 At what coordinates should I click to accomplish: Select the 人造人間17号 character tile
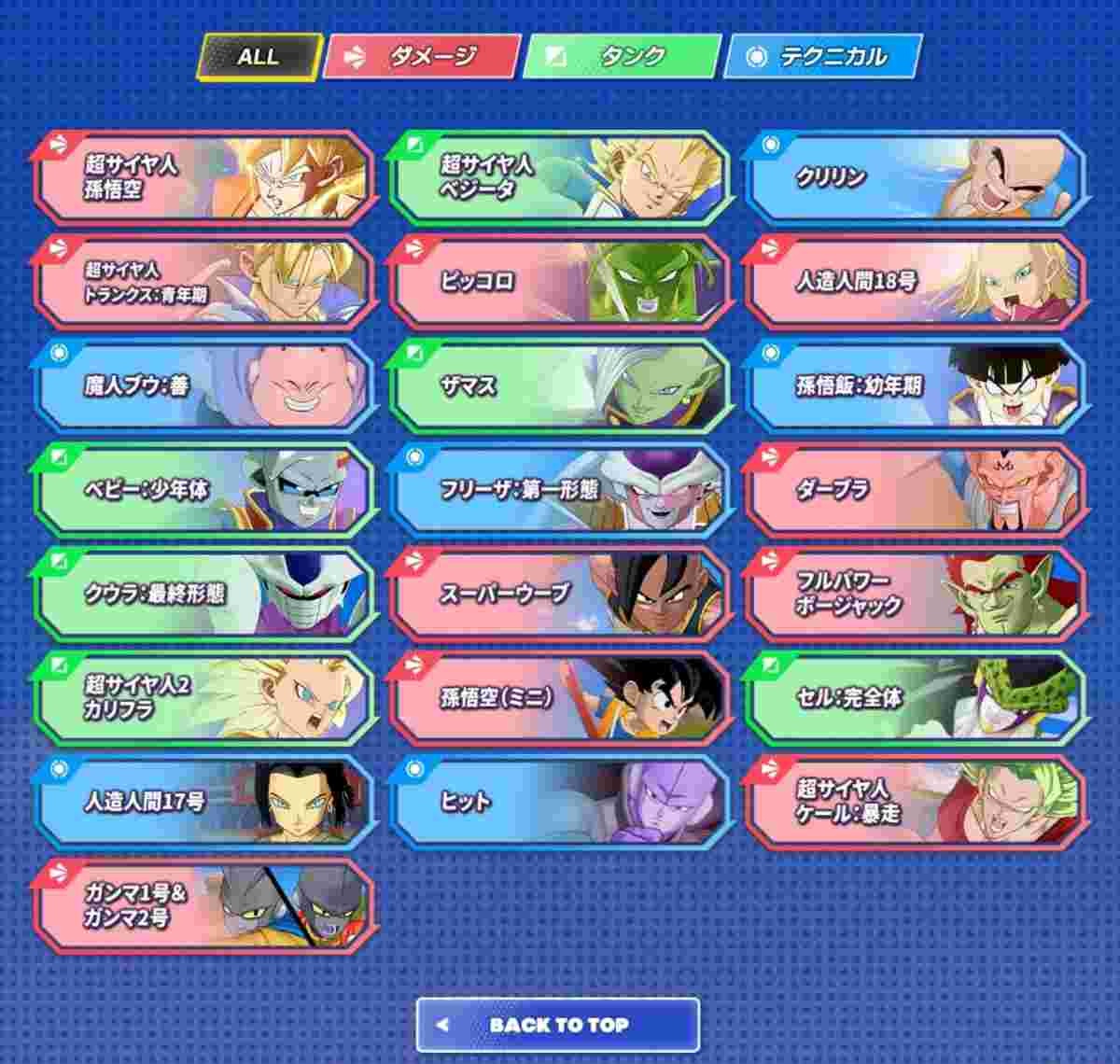(203, 802)
